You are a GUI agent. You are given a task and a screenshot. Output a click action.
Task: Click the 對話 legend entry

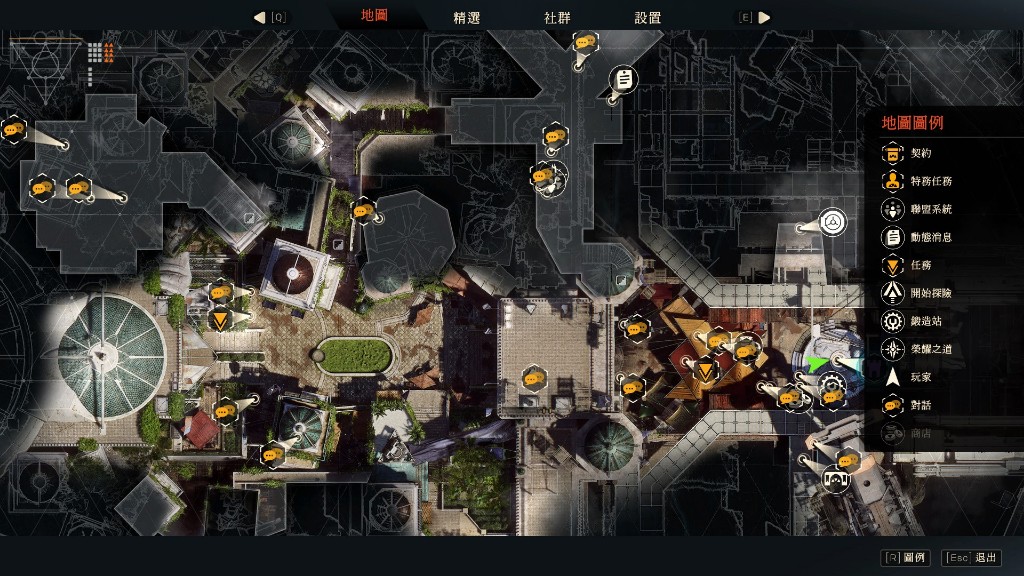click(x=920, y=405)
